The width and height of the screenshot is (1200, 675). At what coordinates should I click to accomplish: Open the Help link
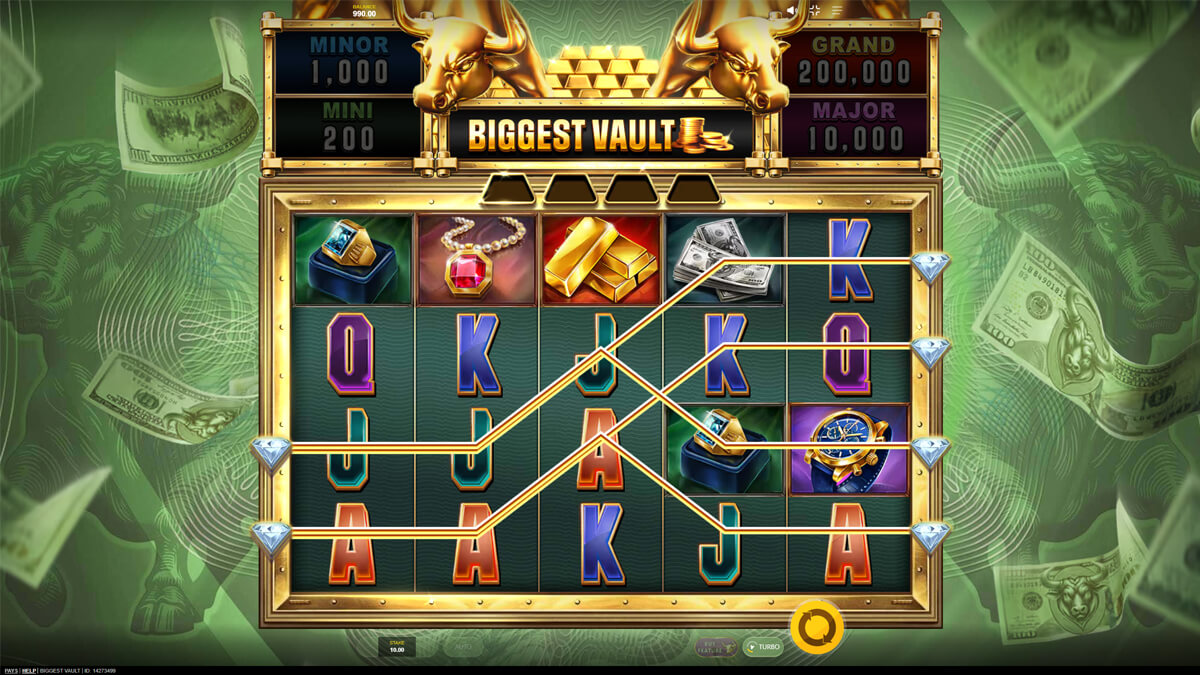pyautogui.click(x=29, y=670)
